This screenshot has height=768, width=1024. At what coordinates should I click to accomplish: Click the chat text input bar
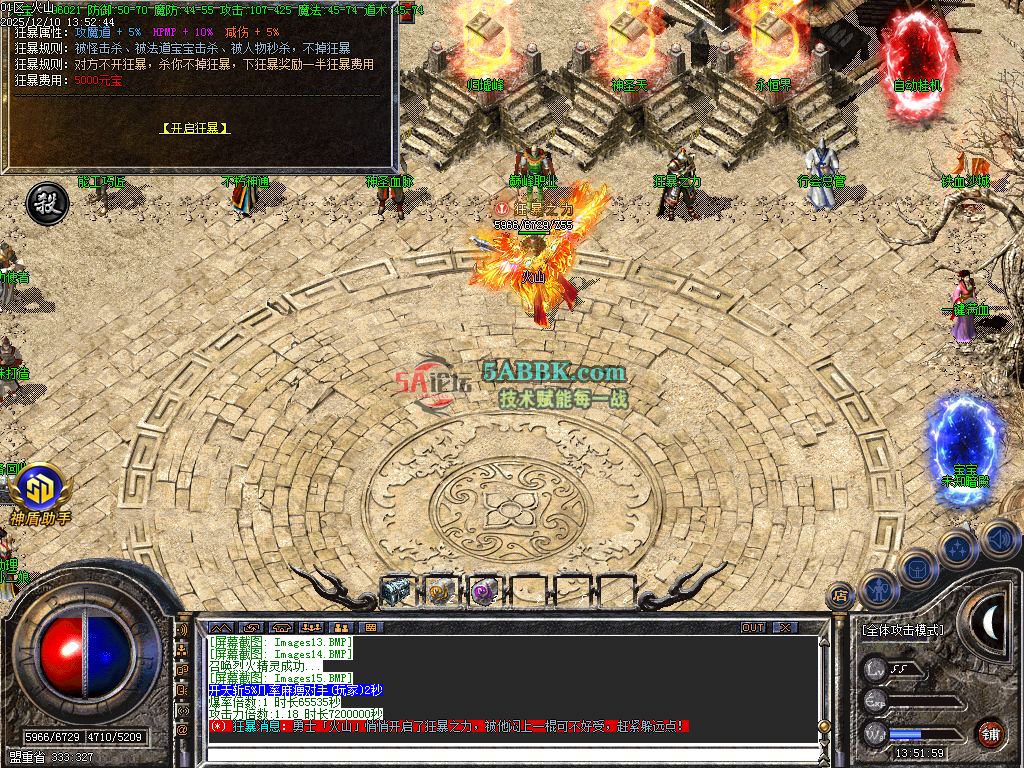point(500,751)
